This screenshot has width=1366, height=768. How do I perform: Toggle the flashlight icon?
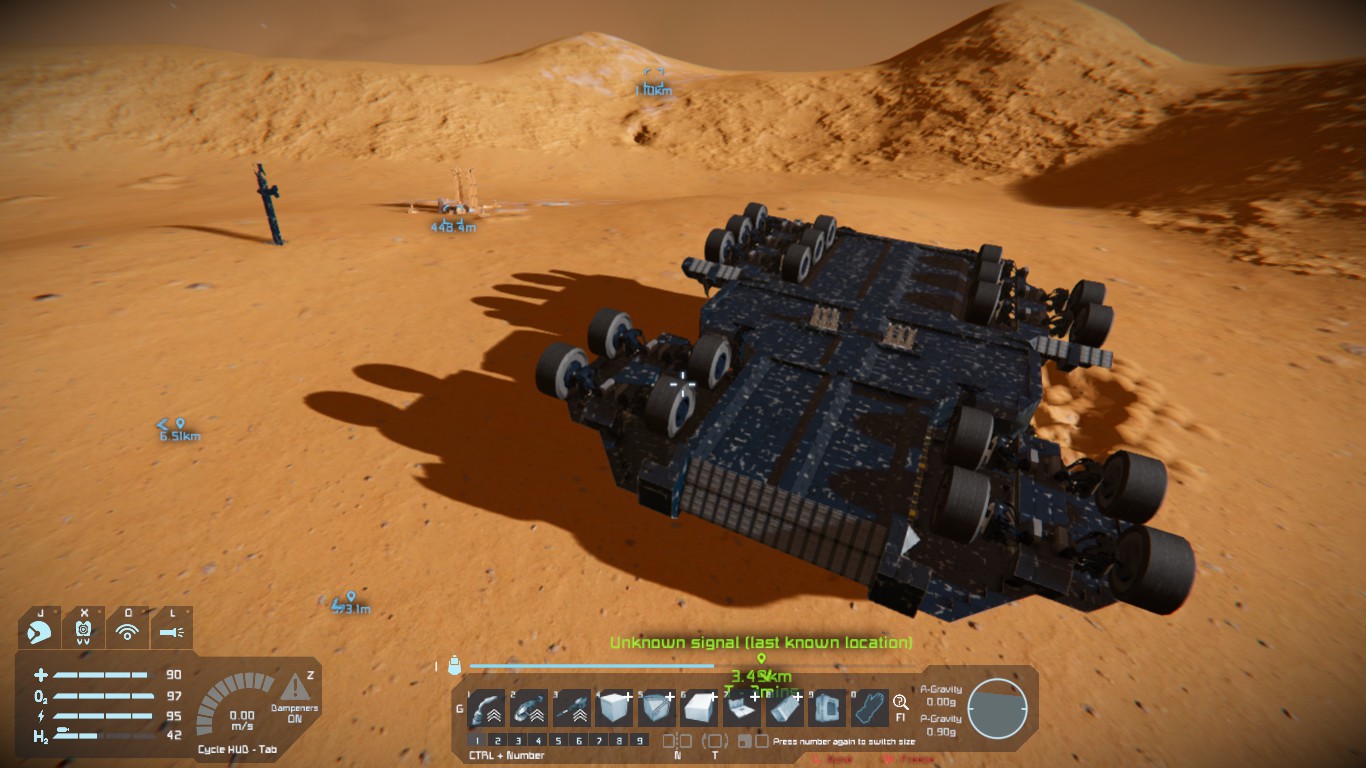(x=171, y=631)
